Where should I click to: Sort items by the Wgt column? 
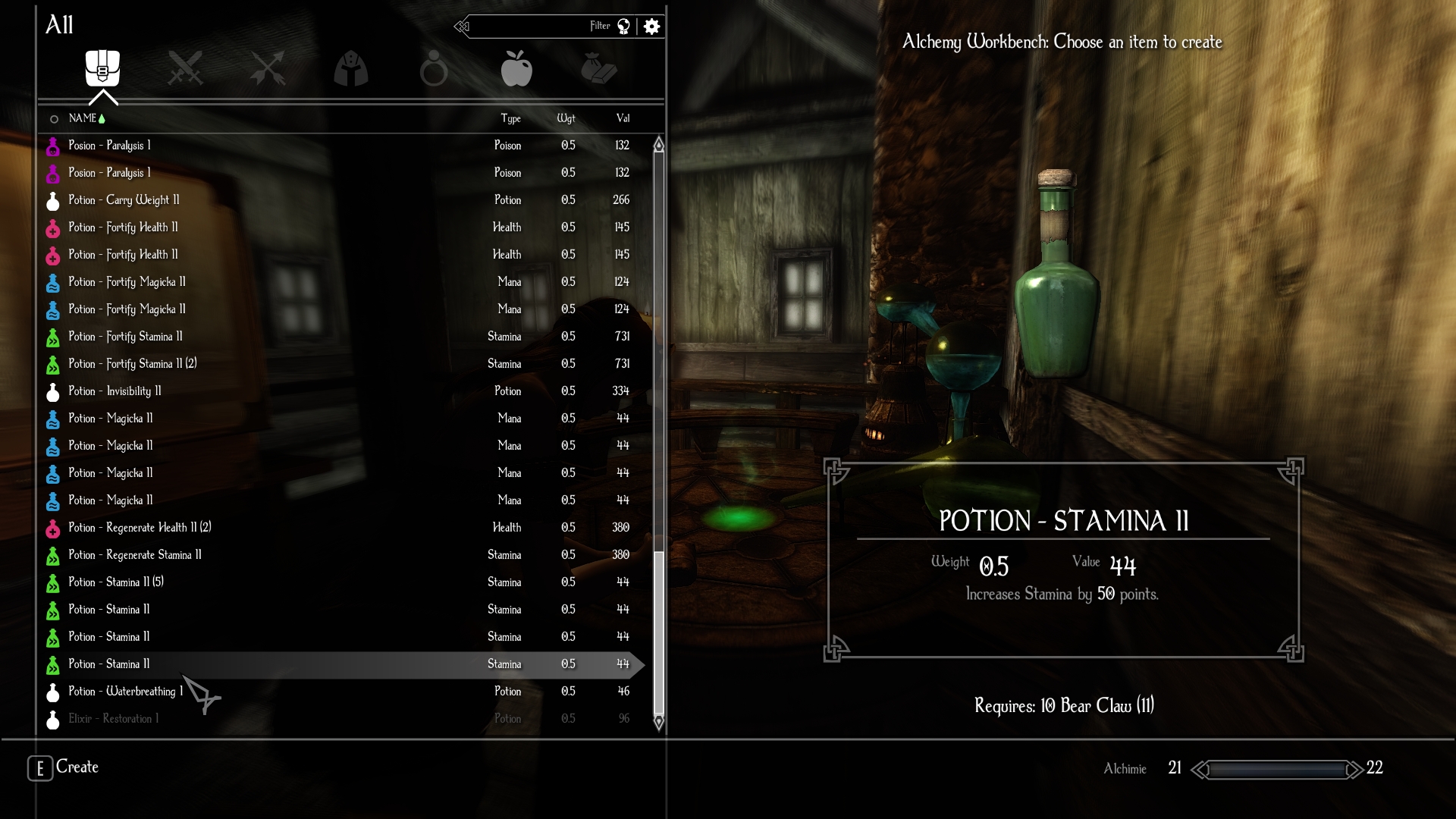click(x=566, y=118)
